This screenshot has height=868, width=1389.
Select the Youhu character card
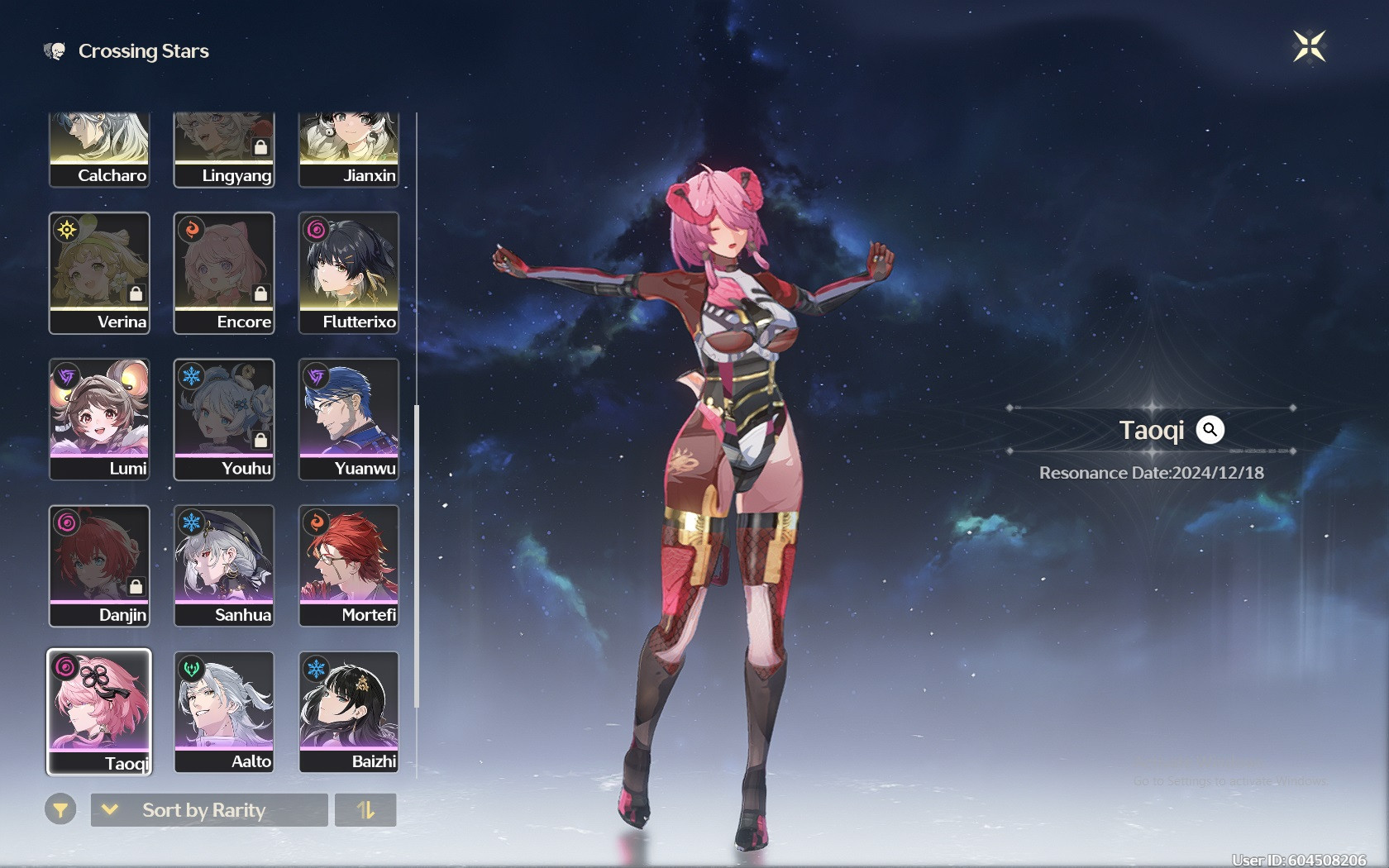[223, 419]
